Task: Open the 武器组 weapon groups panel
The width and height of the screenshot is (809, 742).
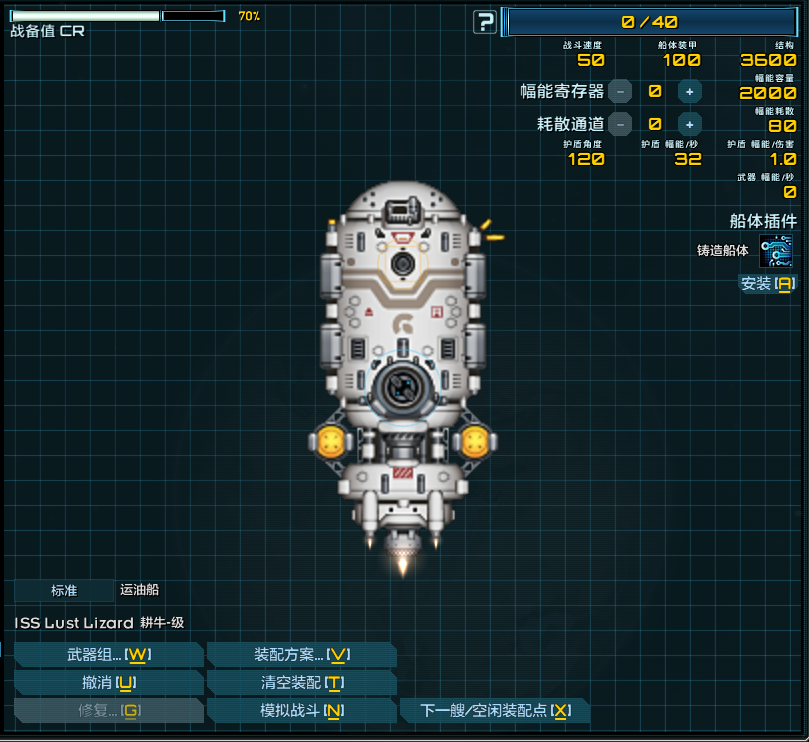Action: [x=108, y=655]
